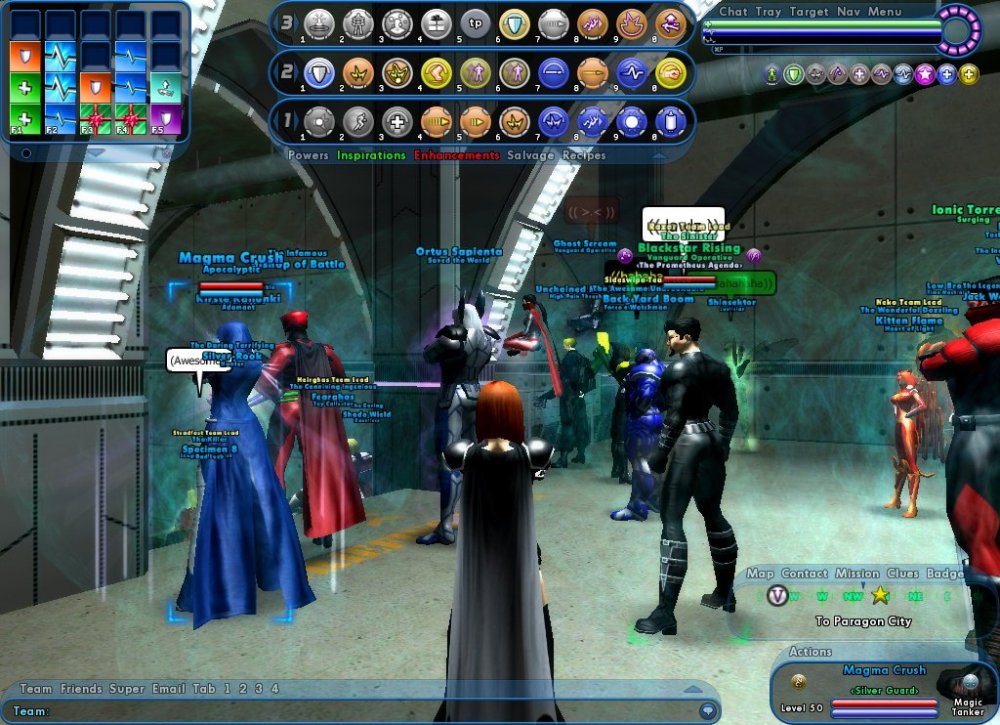1000x725 pixels.
Task: Switch to the Inspirations panel
Action: [x=371, y=155]
